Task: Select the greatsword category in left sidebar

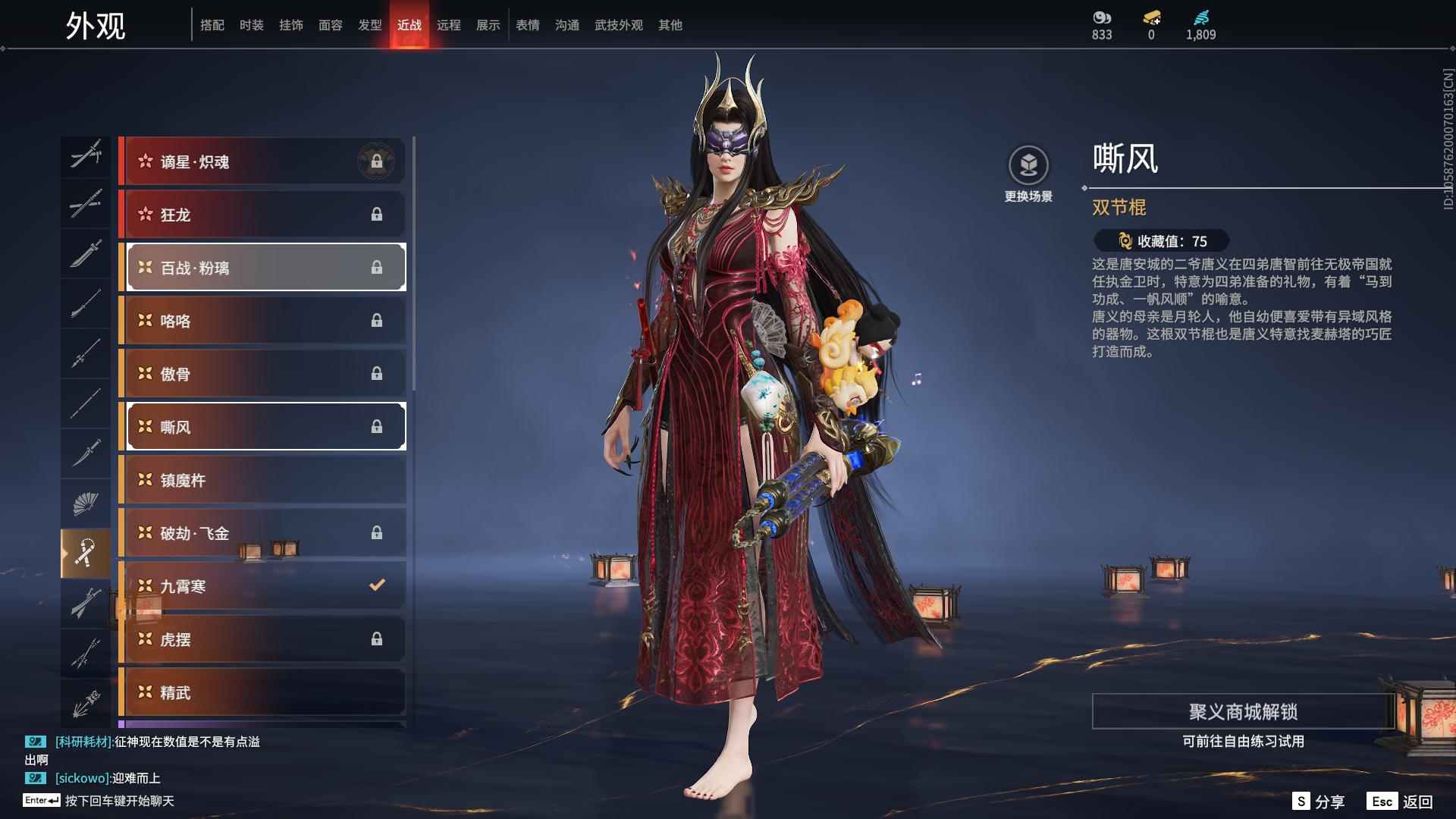Action: 86,603
